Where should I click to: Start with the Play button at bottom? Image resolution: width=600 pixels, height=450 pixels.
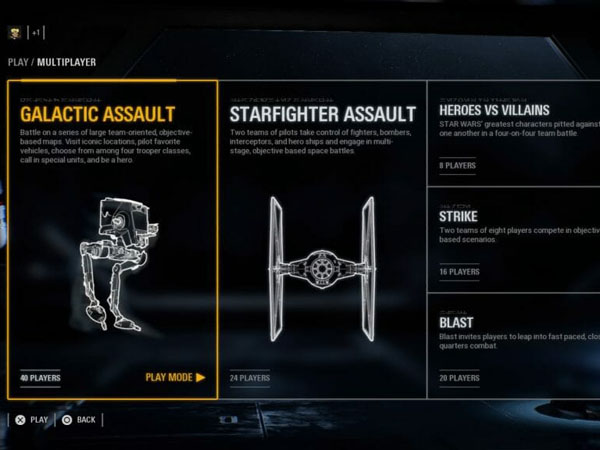pos(30,420)
